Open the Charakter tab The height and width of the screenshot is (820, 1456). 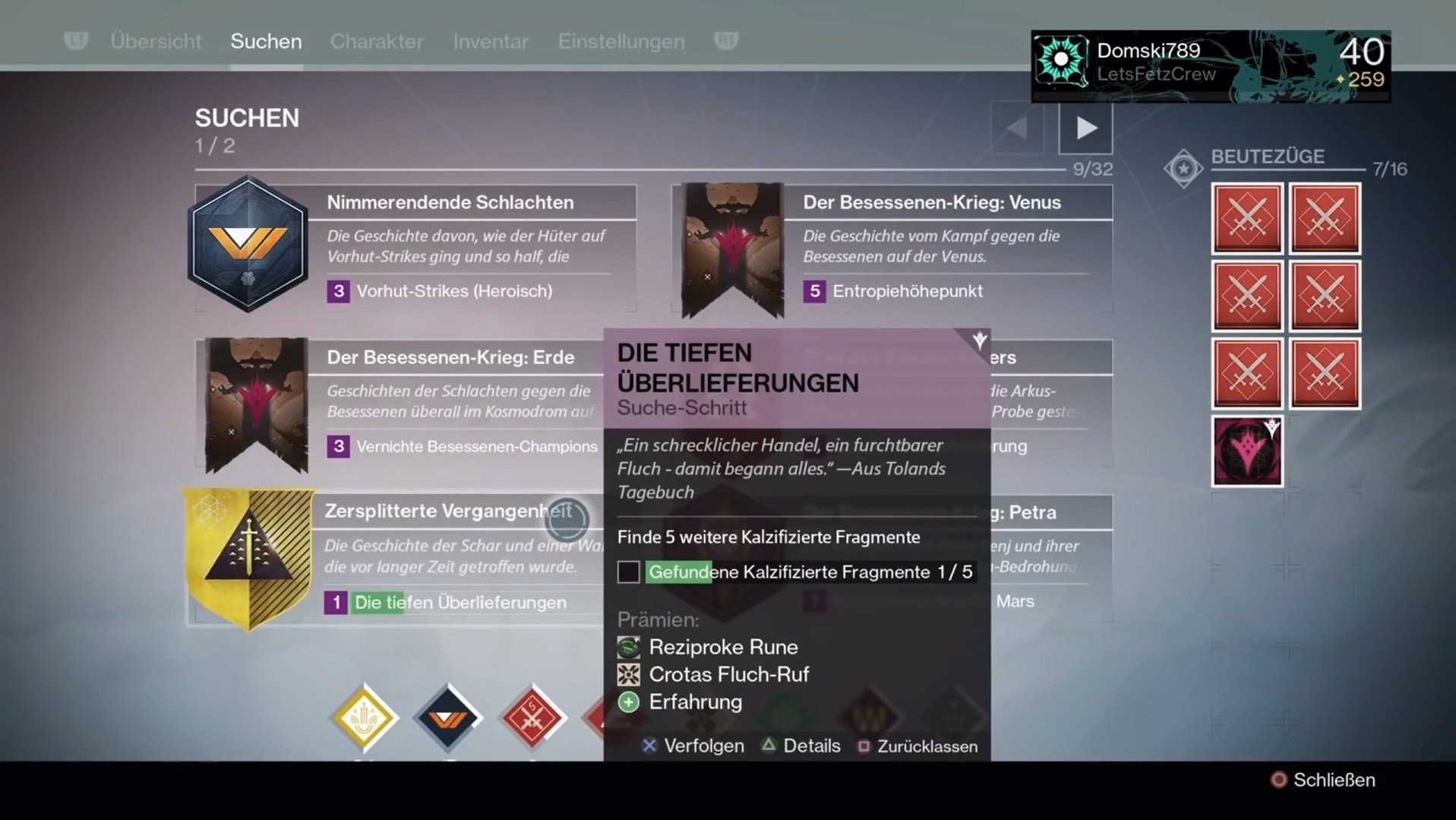[x=377, y=41]
